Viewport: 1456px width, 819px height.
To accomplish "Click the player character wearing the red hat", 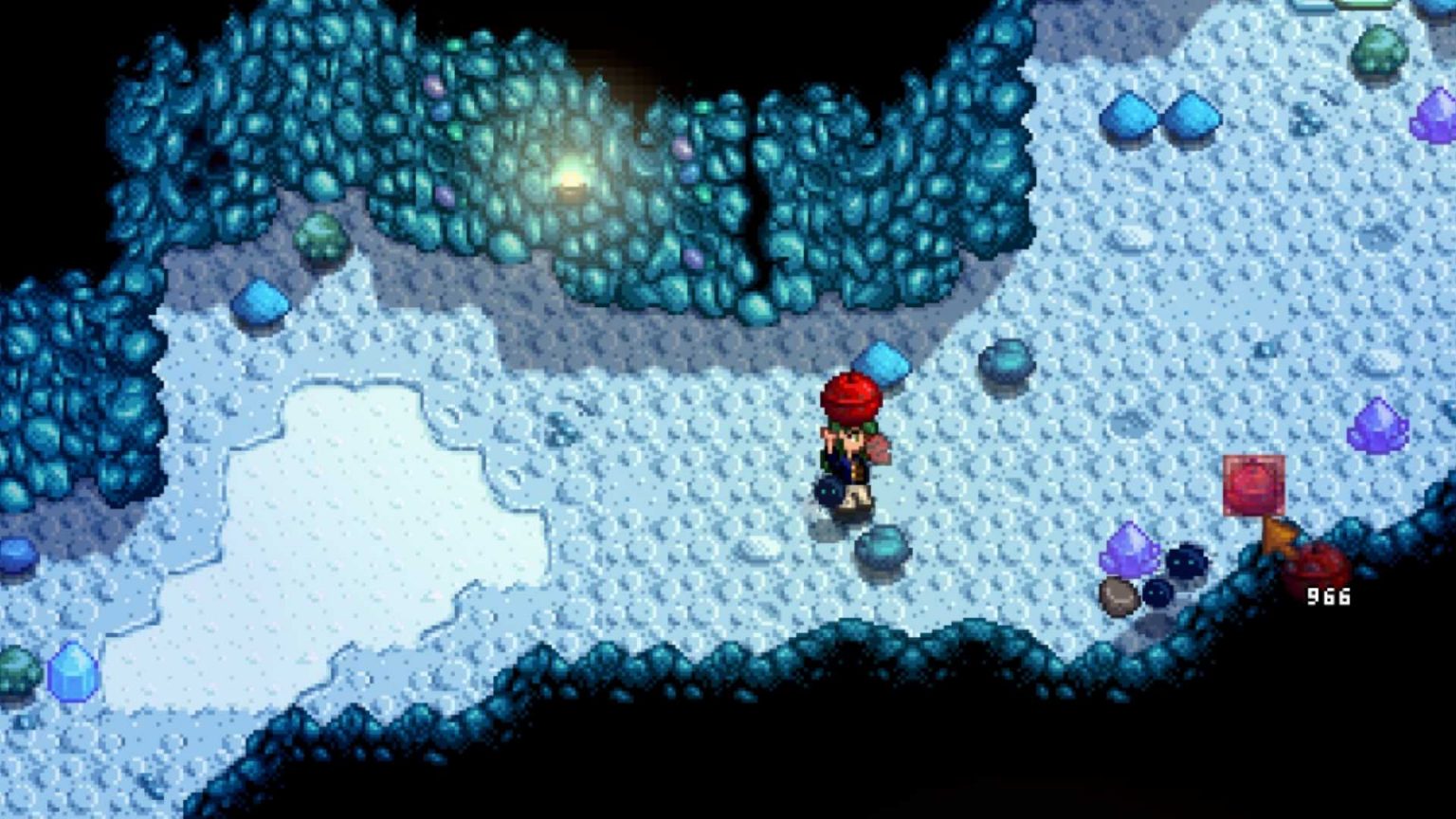I will pos(851,446).
